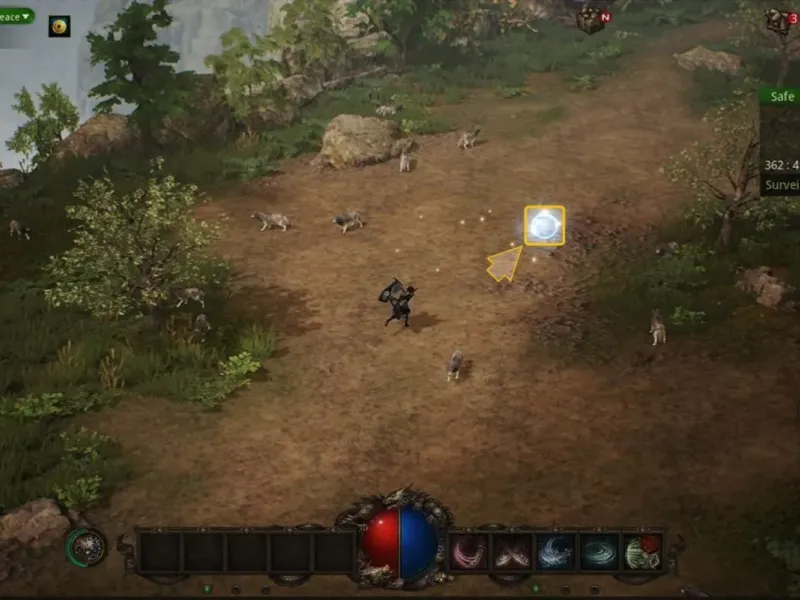This screenshot has width=800, height=600.
Task: Use the crossed pink slashes skill
Action: pos(512,552)
